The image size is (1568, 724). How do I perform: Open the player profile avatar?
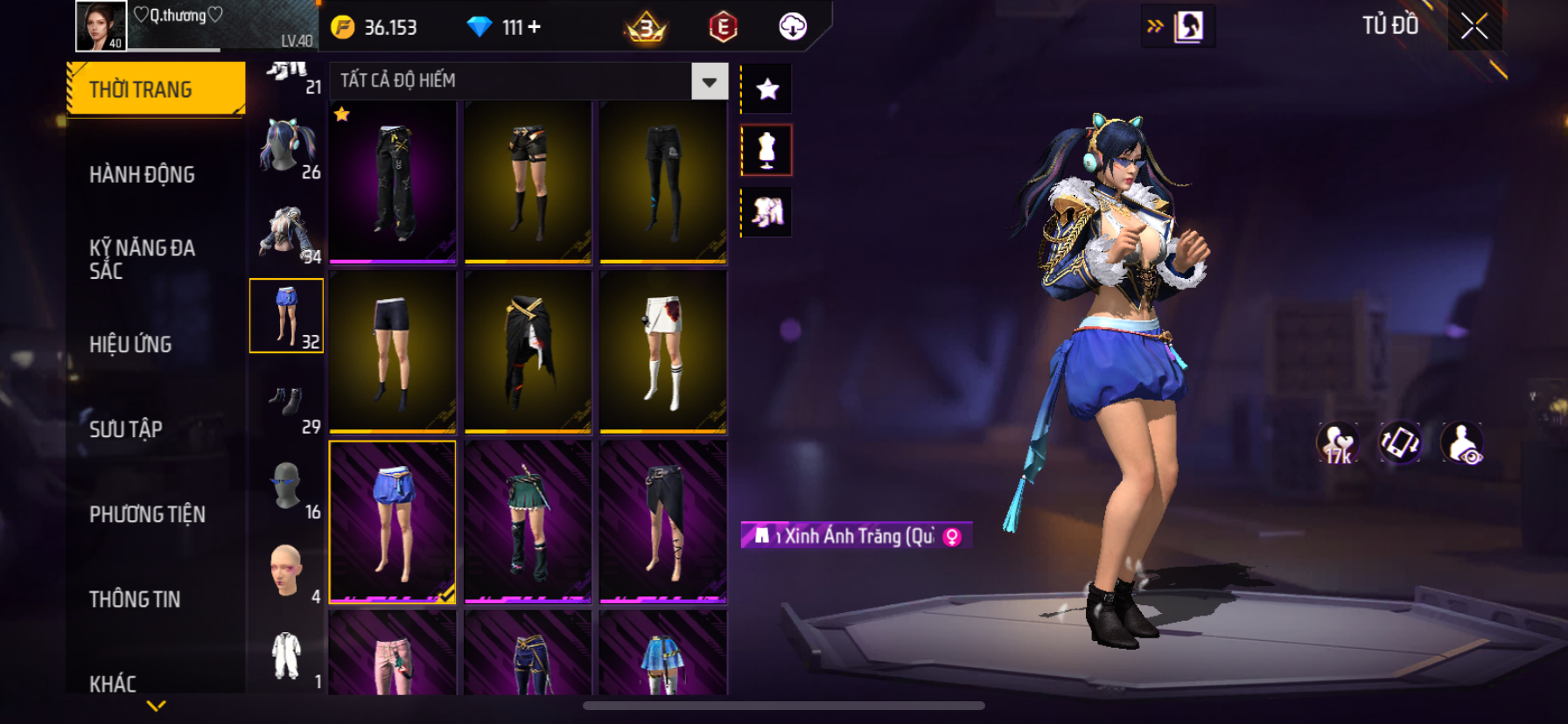(101, 25)
